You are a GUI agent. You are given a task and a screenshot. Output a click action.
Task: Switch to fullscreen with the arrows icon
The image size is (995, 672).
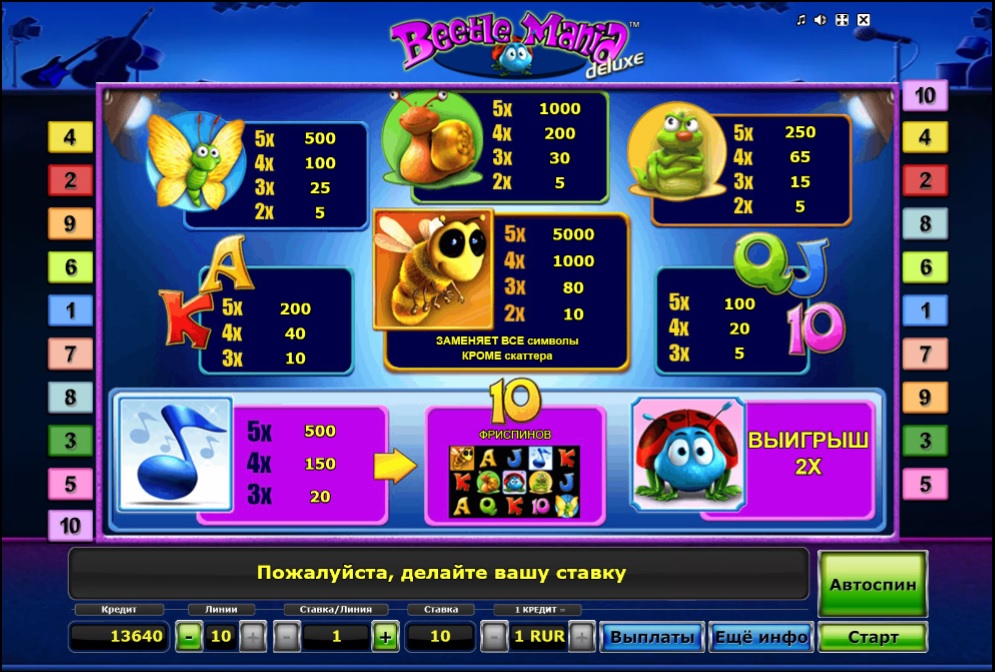tap(842, 20)
